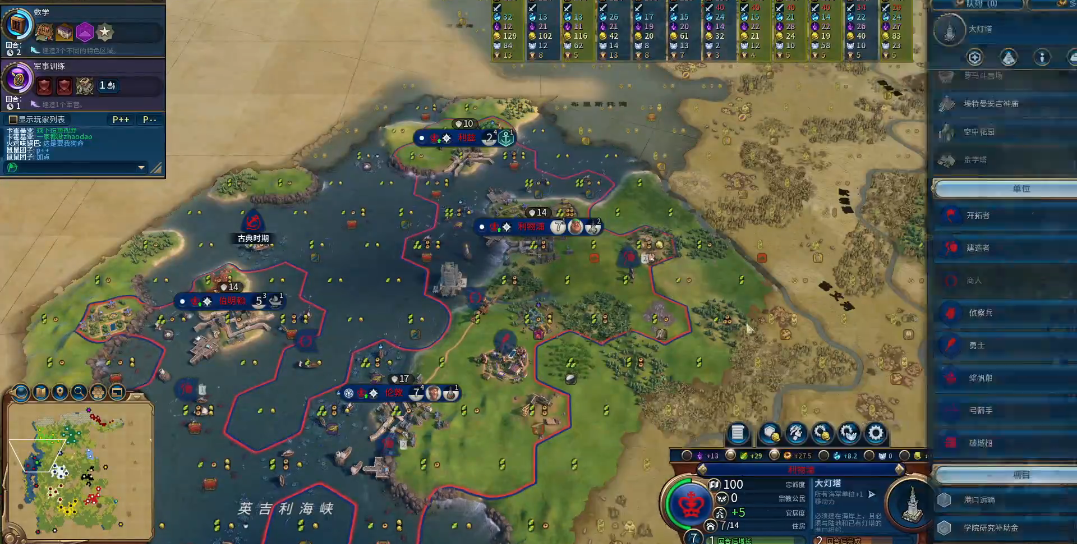Open the chat target dropdown arrow

point(141,167)
